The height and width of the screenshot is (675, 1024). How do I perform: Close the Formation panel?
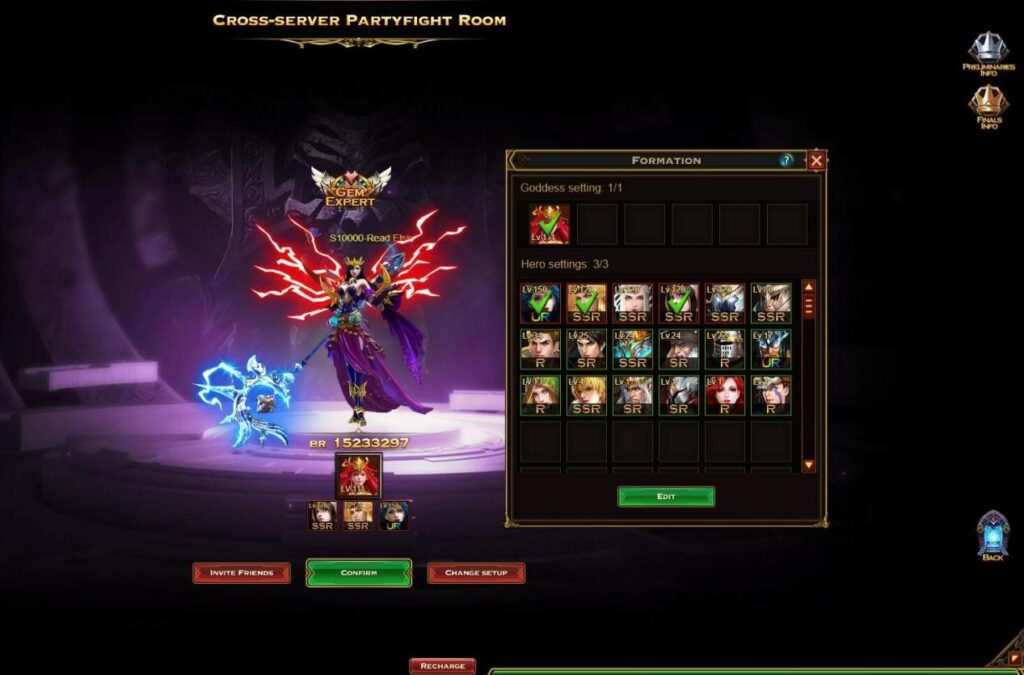coord(816,160)
